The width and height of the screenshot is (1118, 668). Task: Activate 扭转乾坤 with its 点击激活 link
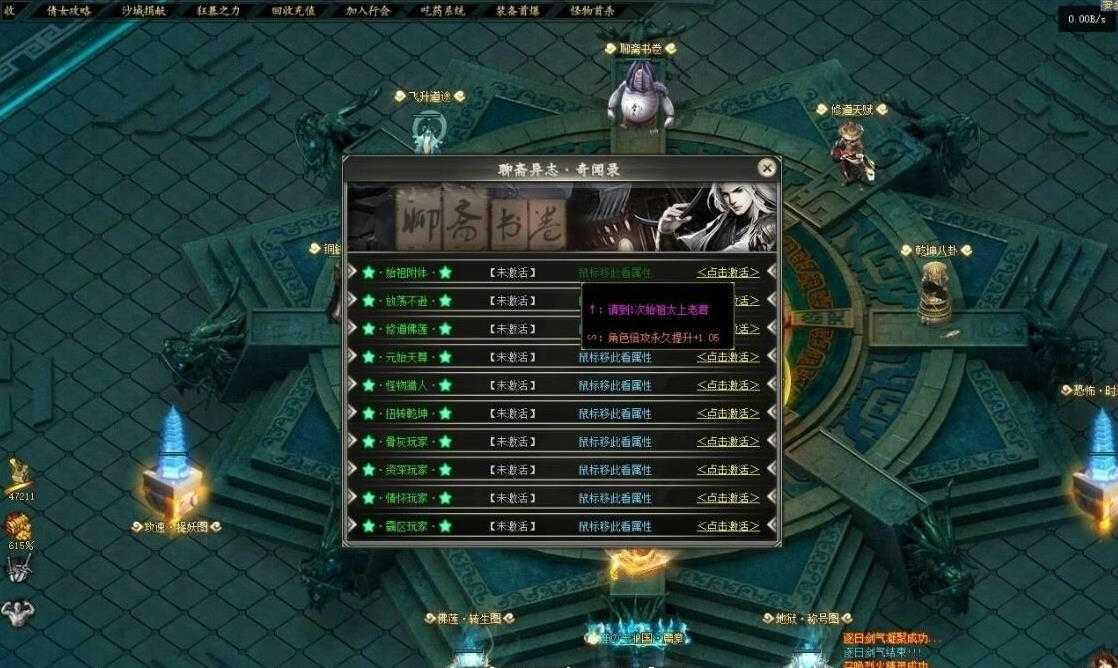pos(727,413)
